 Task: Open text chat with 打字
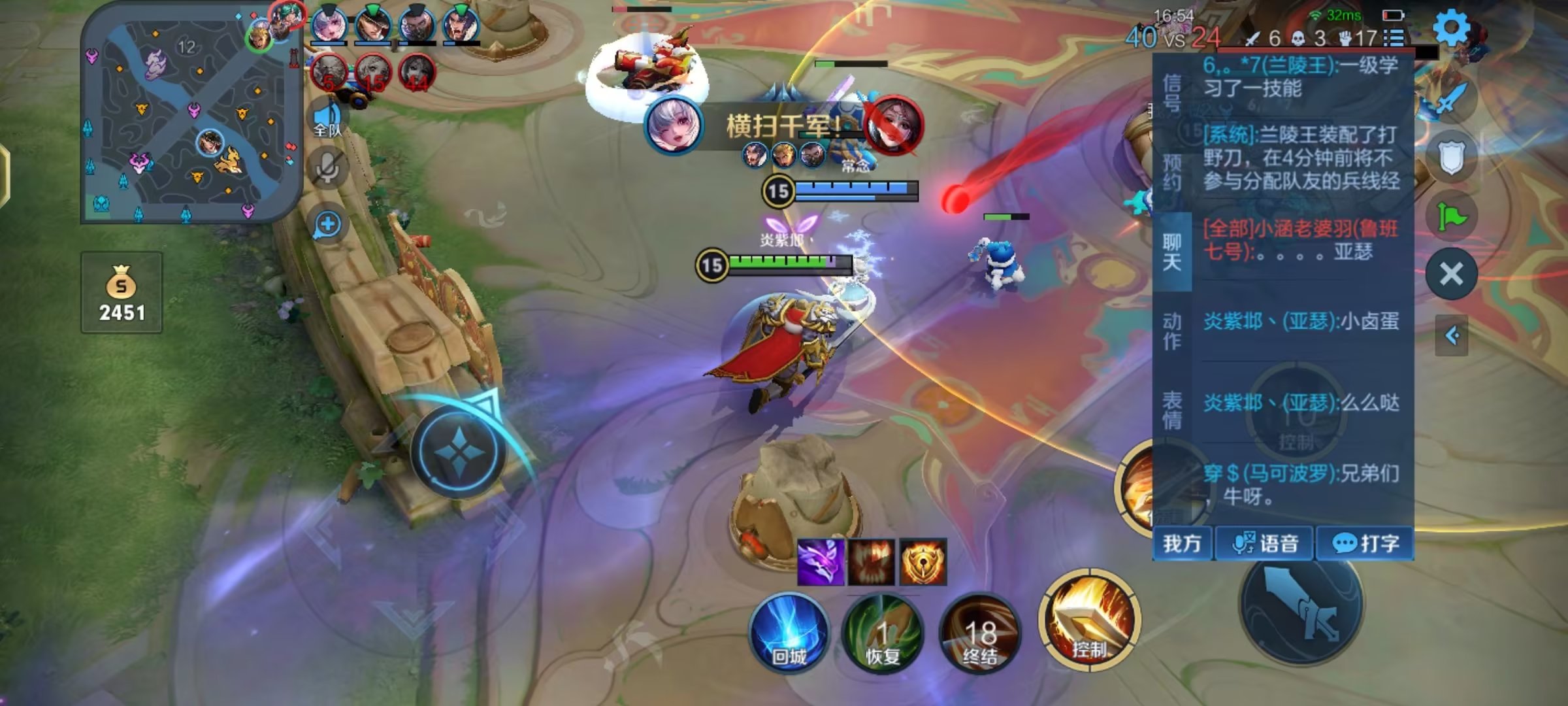coord(1365,543)
